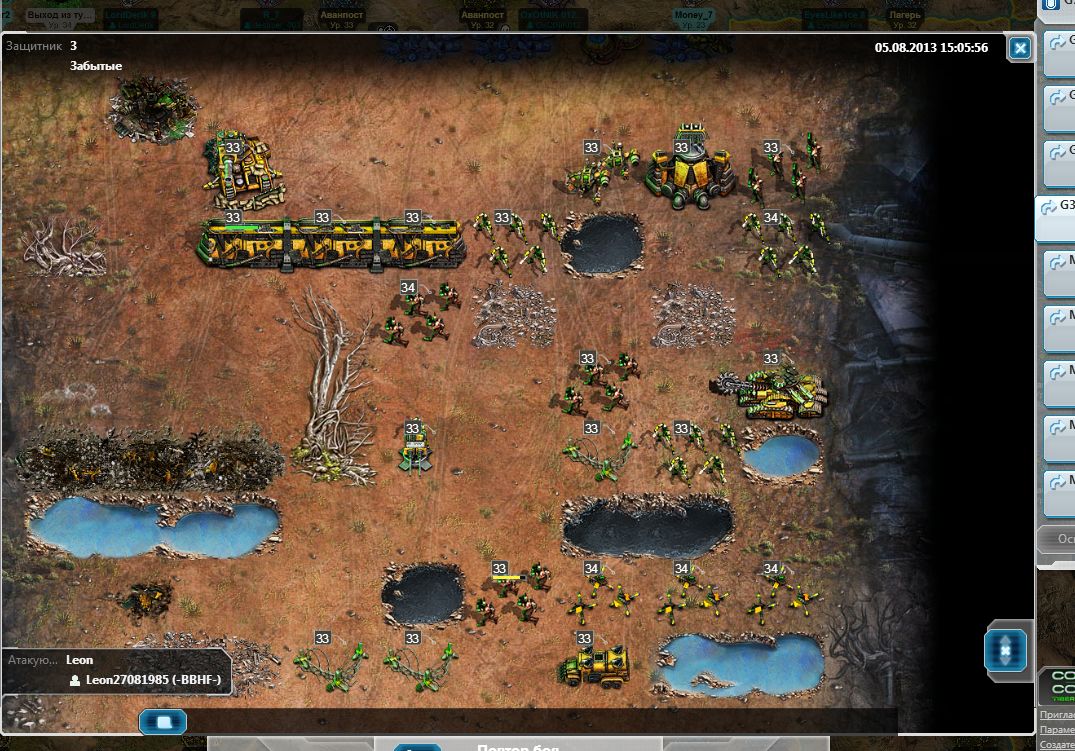Close the battle replay window

[1019, 48]
